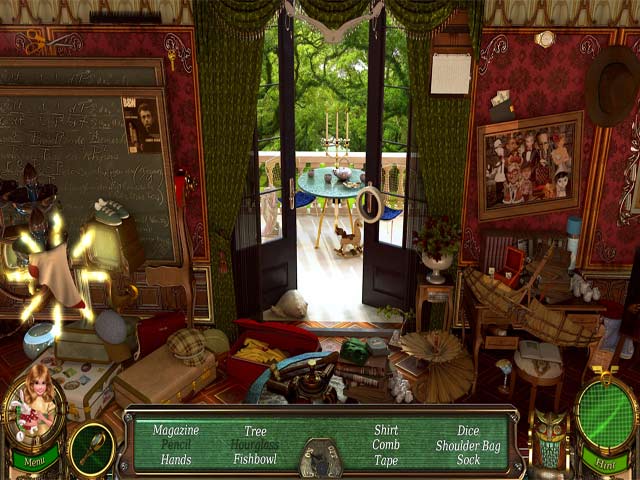Open the Menu button
640x480 pixels.
(33, 463)
